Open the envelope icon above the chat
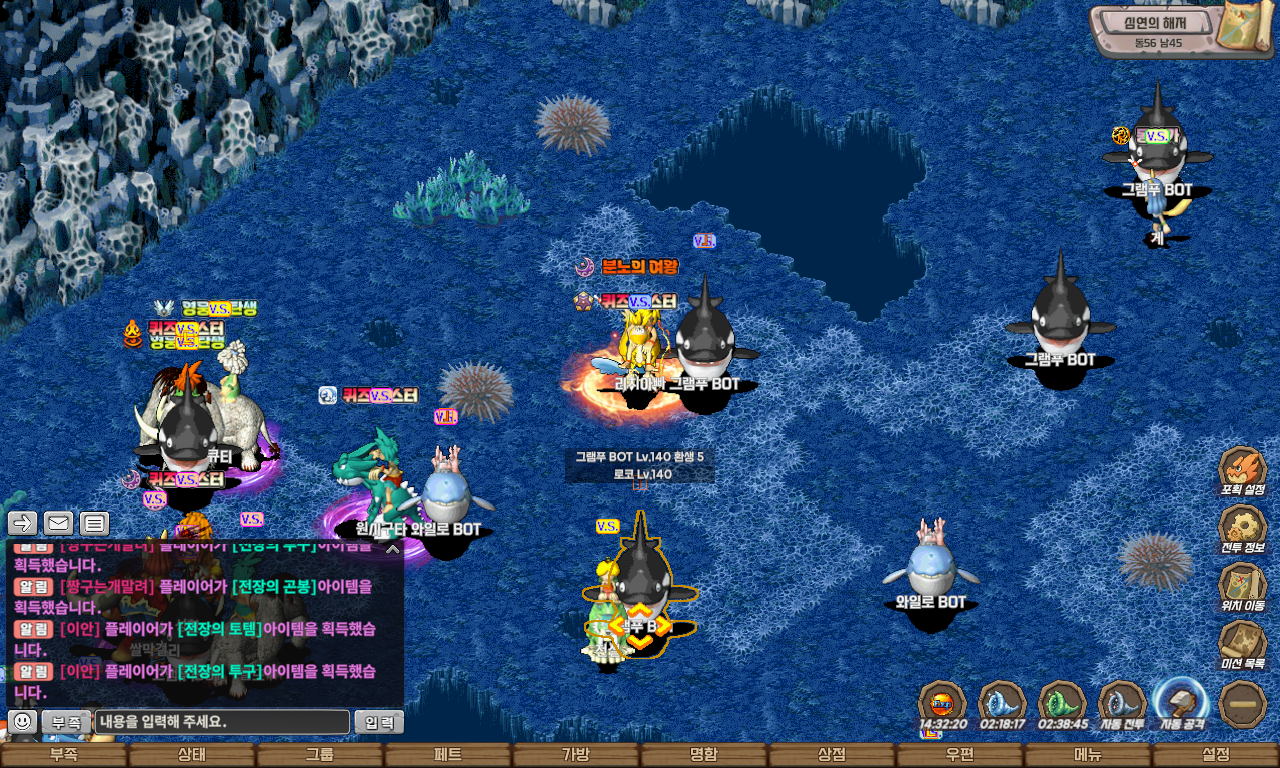The width and height of the screenshot is (1280, 768). pos(58,523)
